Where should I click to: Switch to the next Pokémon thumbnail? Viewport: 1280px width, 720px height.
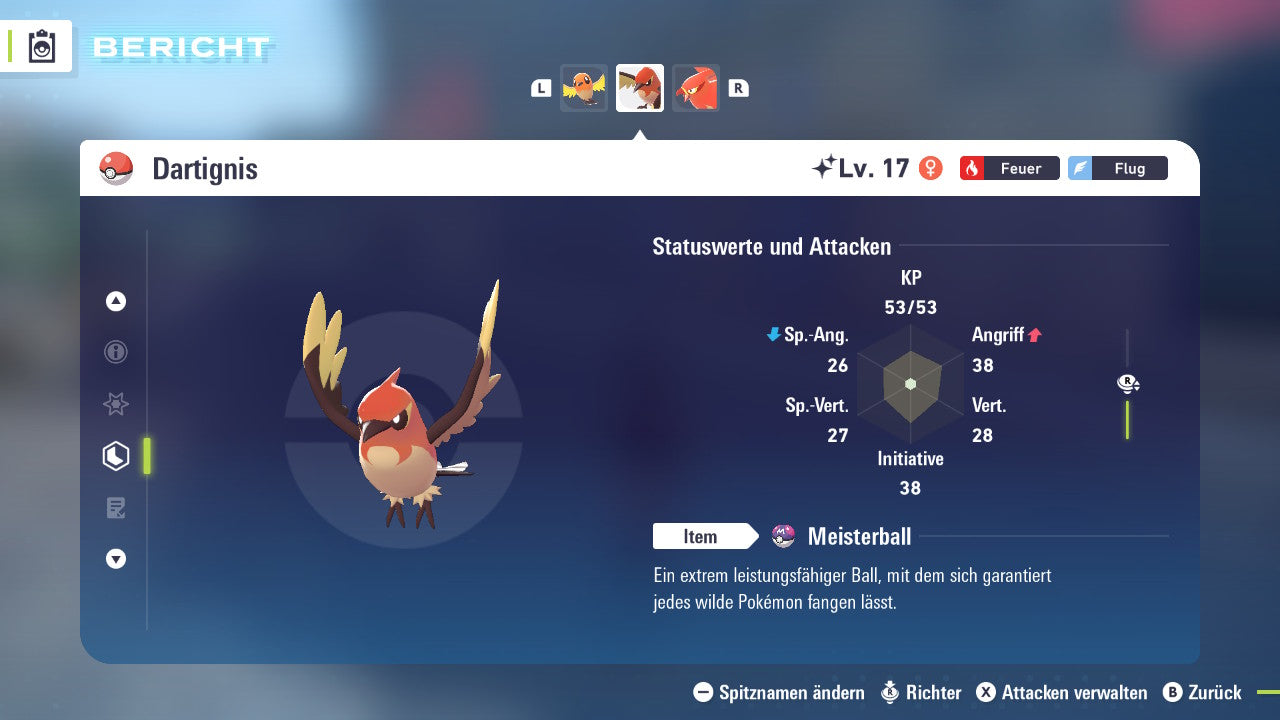pos(696,88)
